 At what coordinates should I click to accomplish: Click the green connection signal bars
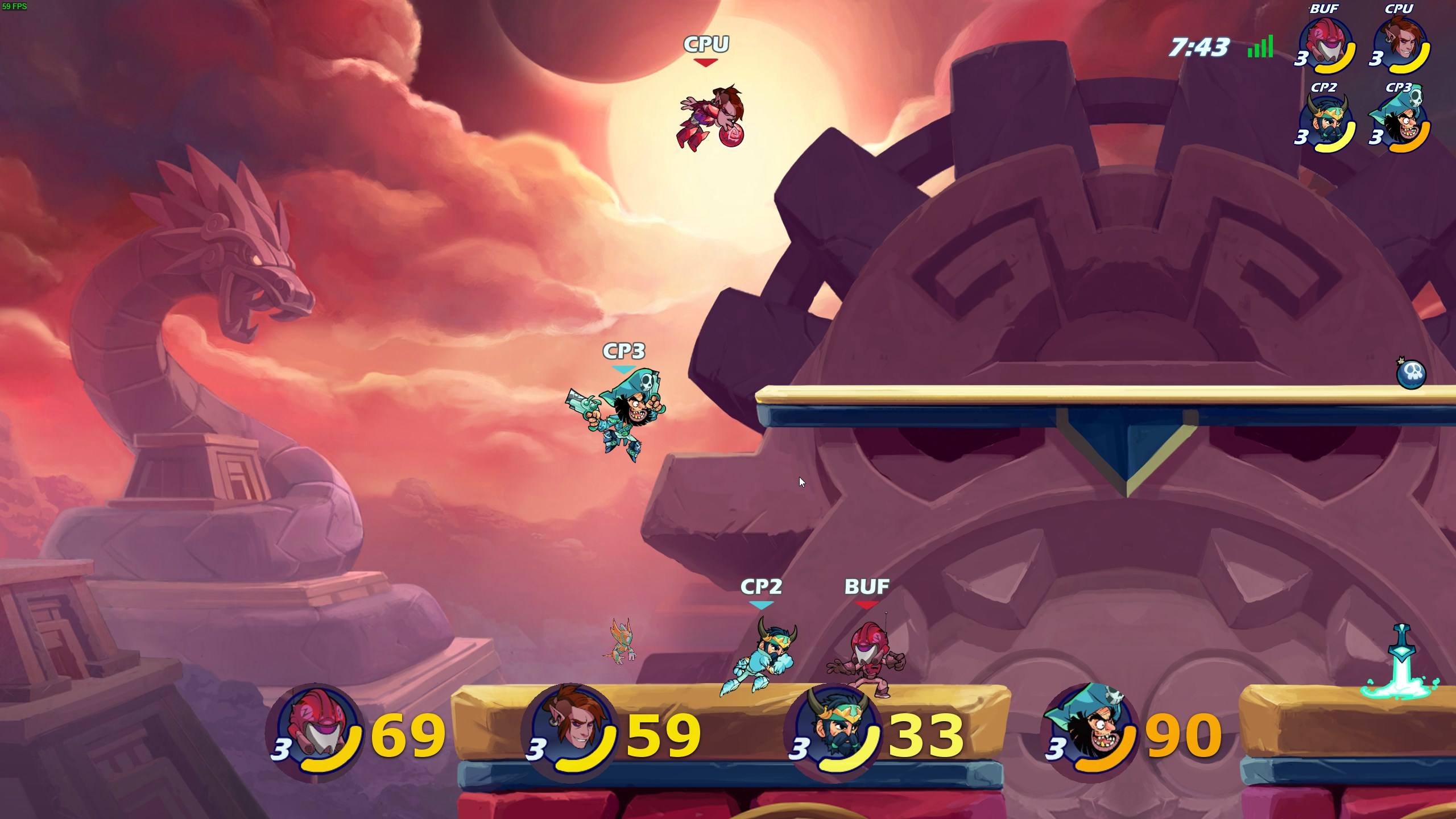[x=1260, y=47]
